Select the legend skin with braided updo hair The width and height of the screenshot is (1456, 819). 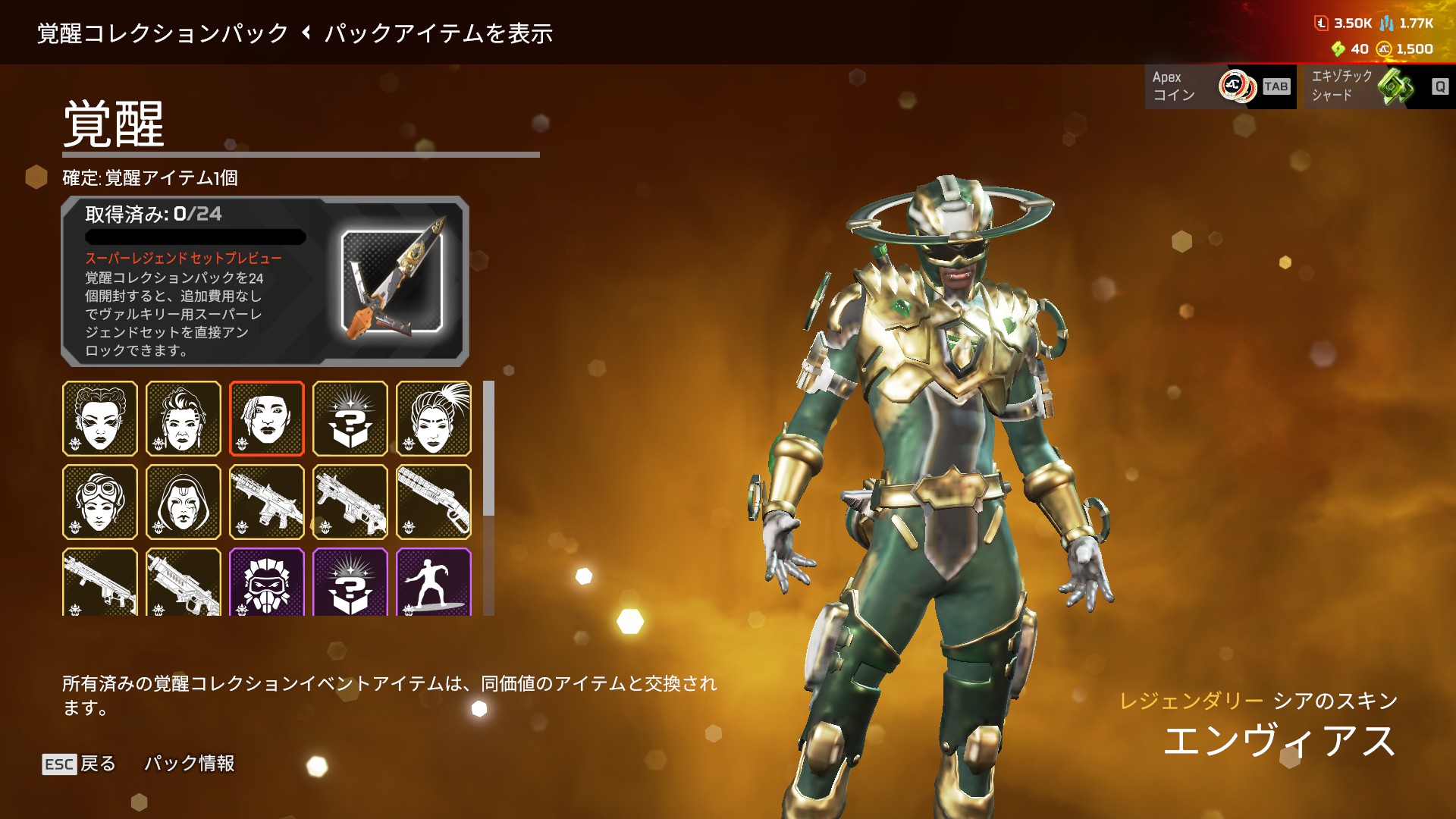100,419
